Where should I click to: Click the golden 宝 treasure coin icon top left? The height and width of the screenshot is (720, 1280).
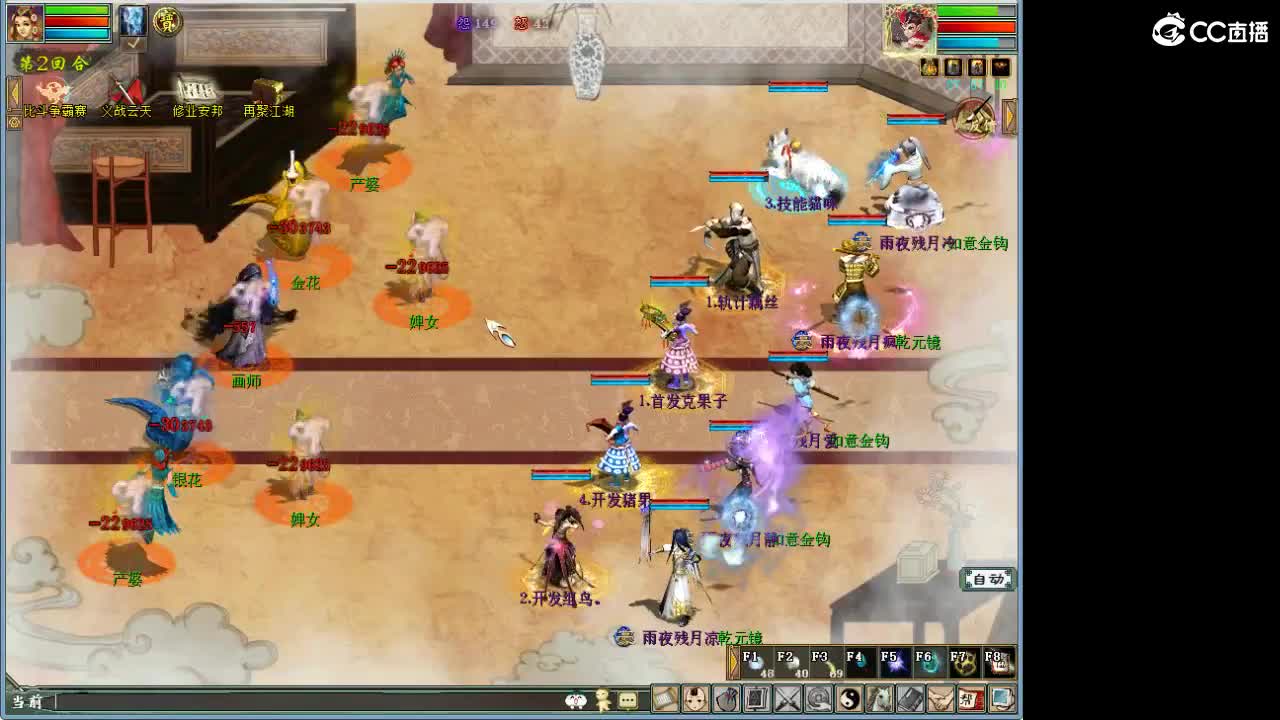[x=169, y=22]
